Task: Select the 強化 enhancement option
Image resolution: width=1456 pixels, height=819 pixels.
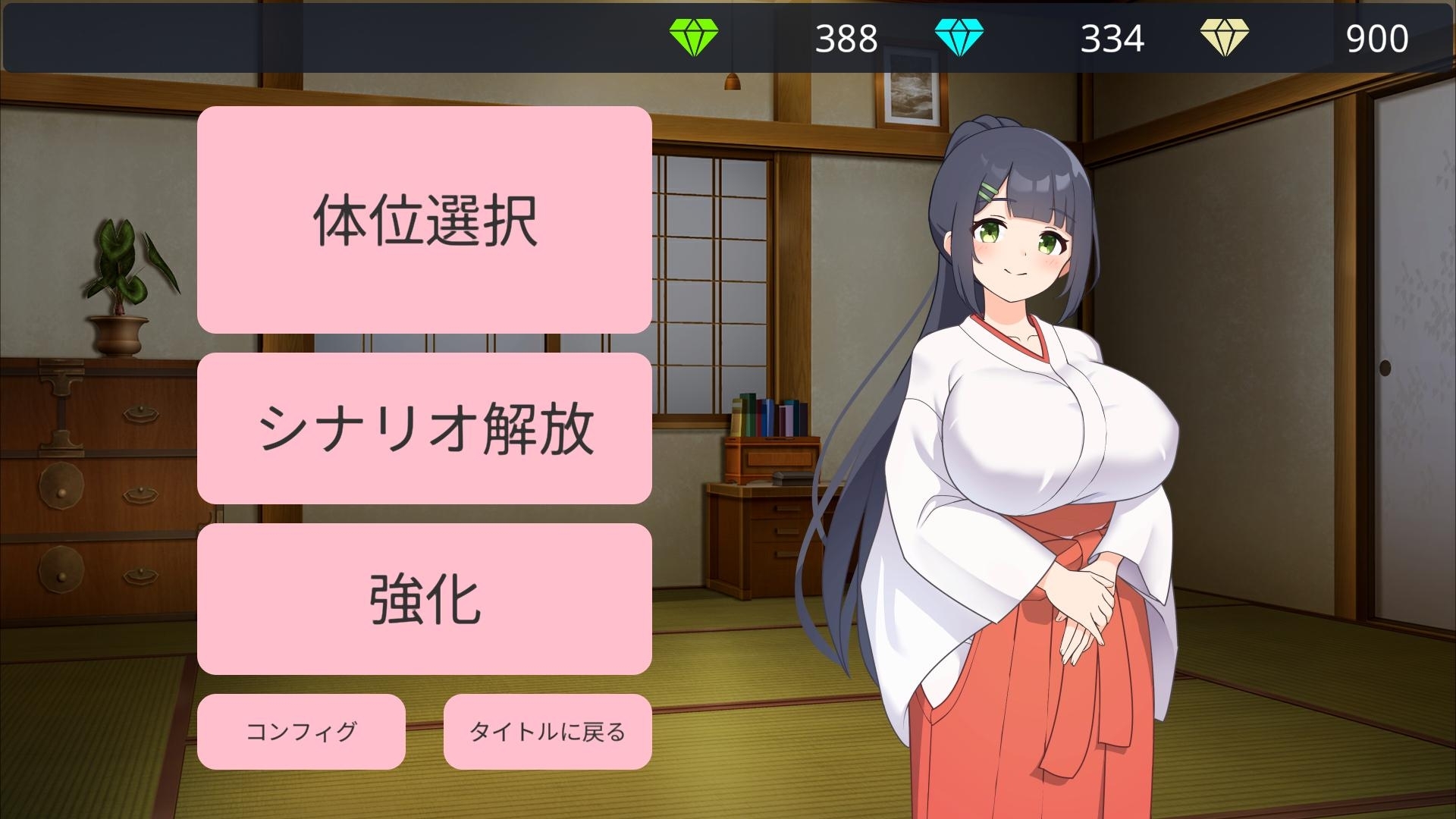Action: coord(425,597)
